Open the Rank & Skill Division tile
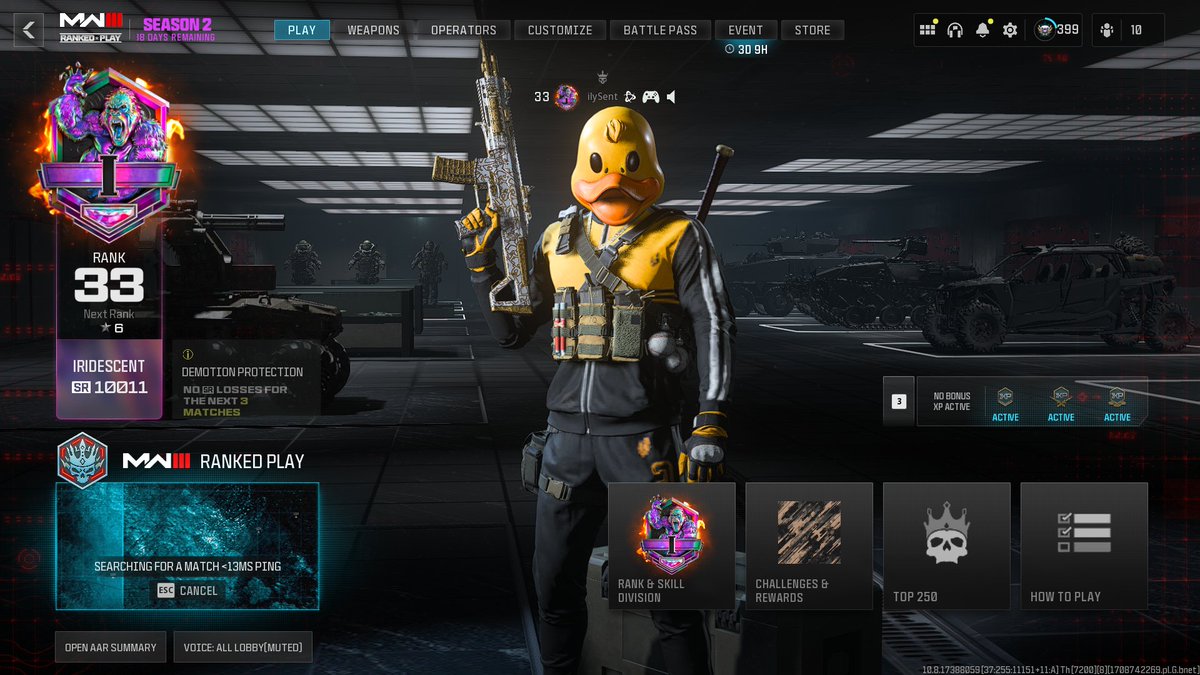The height and width of the screenshot is (675, 1200). pos(671,546)
